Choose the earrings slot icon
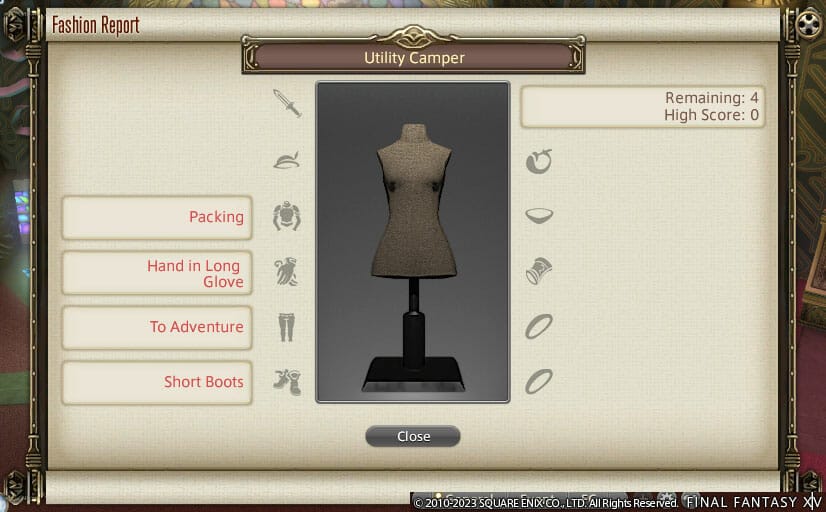 coord(539,161)
